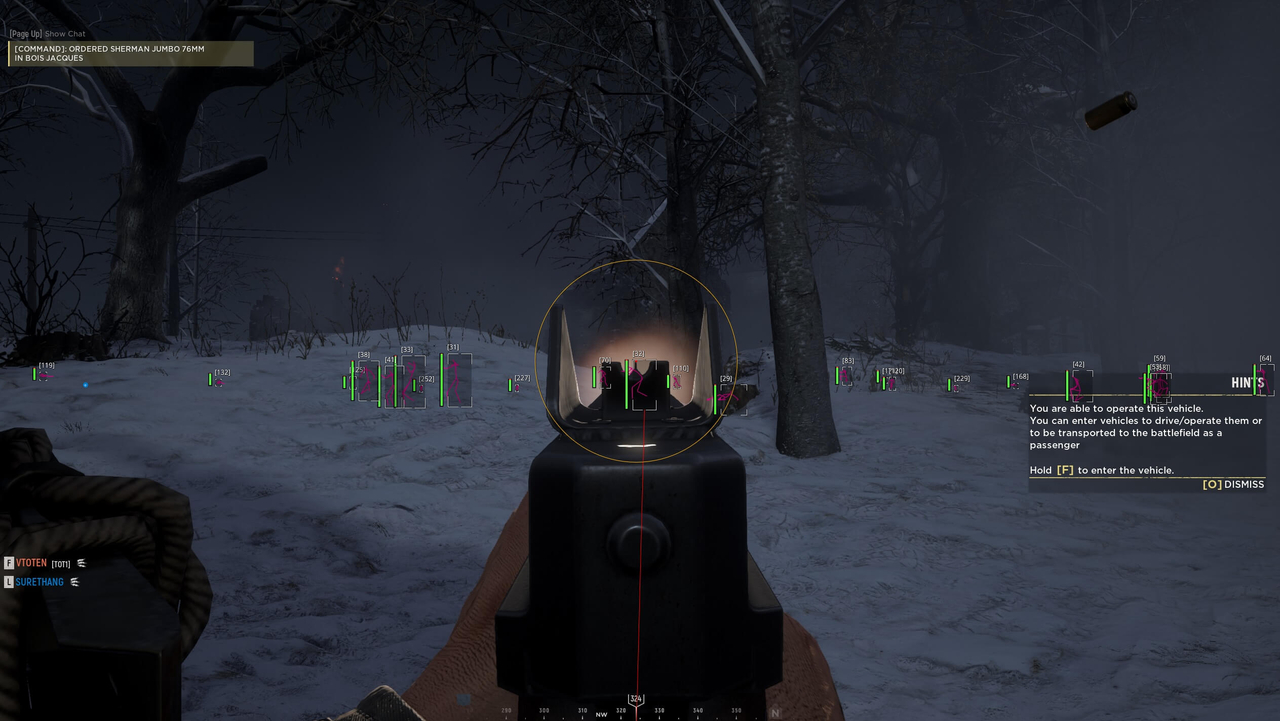The image size is (1280, 721).
Task: Click teammate marker labeled [119]
Action: click(44, 372)
